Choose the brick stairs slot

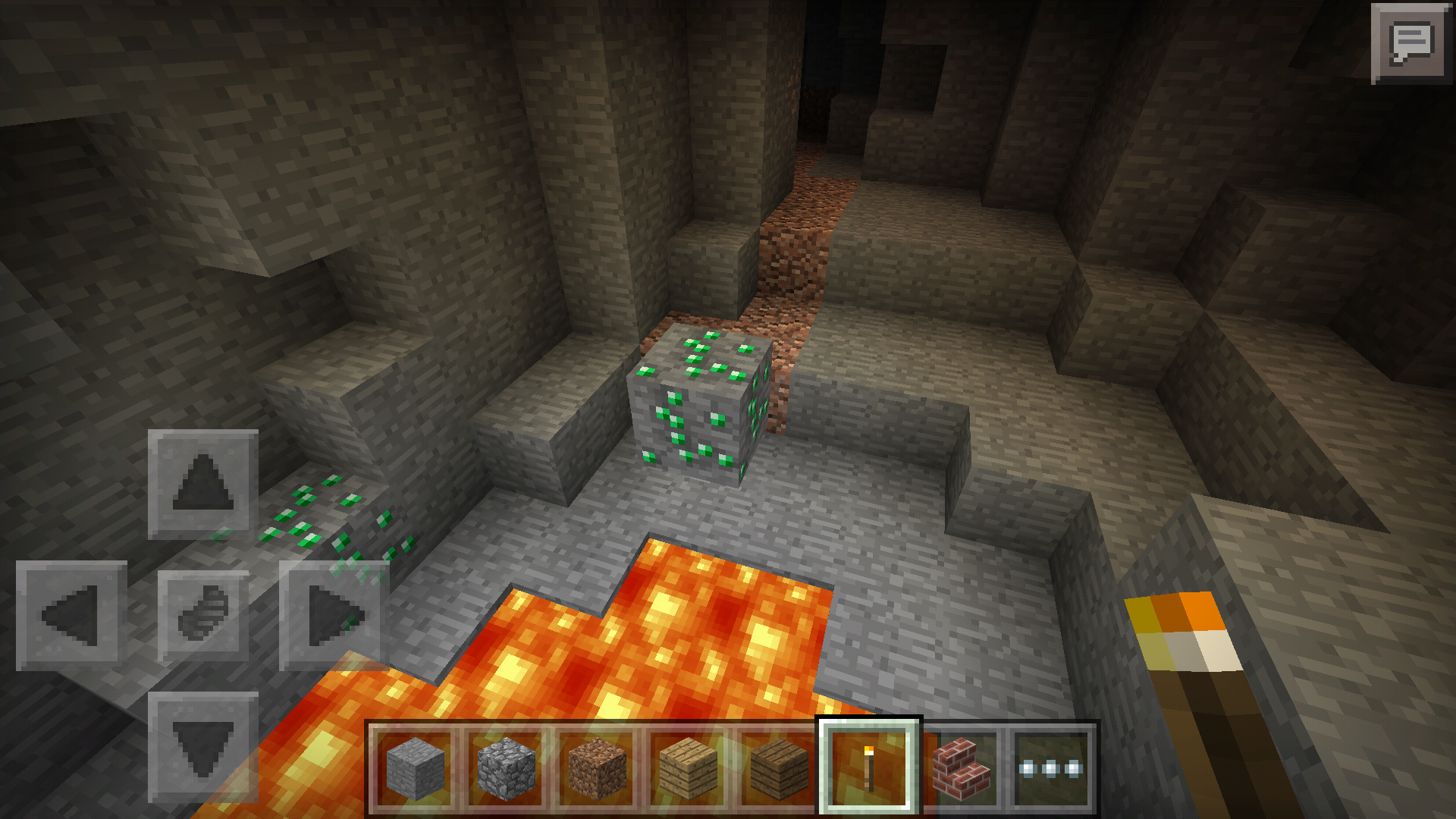pyautogui.click(x=961, y=767)
